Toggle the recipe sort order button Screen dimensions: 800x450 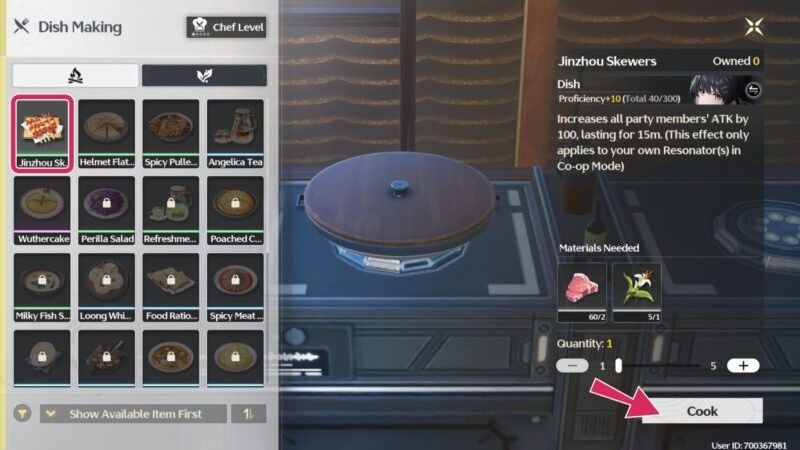249,414
